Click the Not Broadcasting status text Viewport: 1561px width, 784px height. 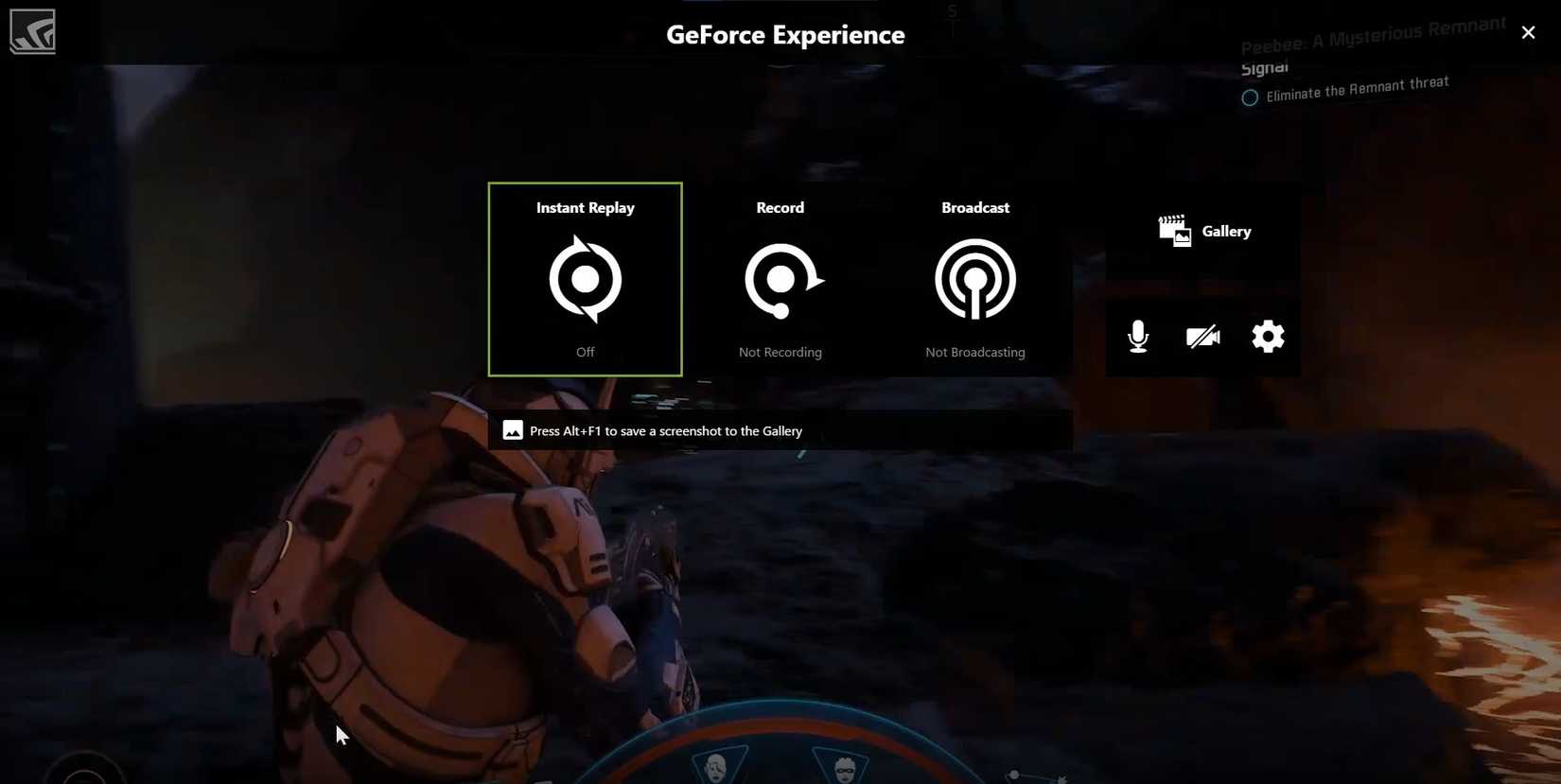tap(974, 351)
